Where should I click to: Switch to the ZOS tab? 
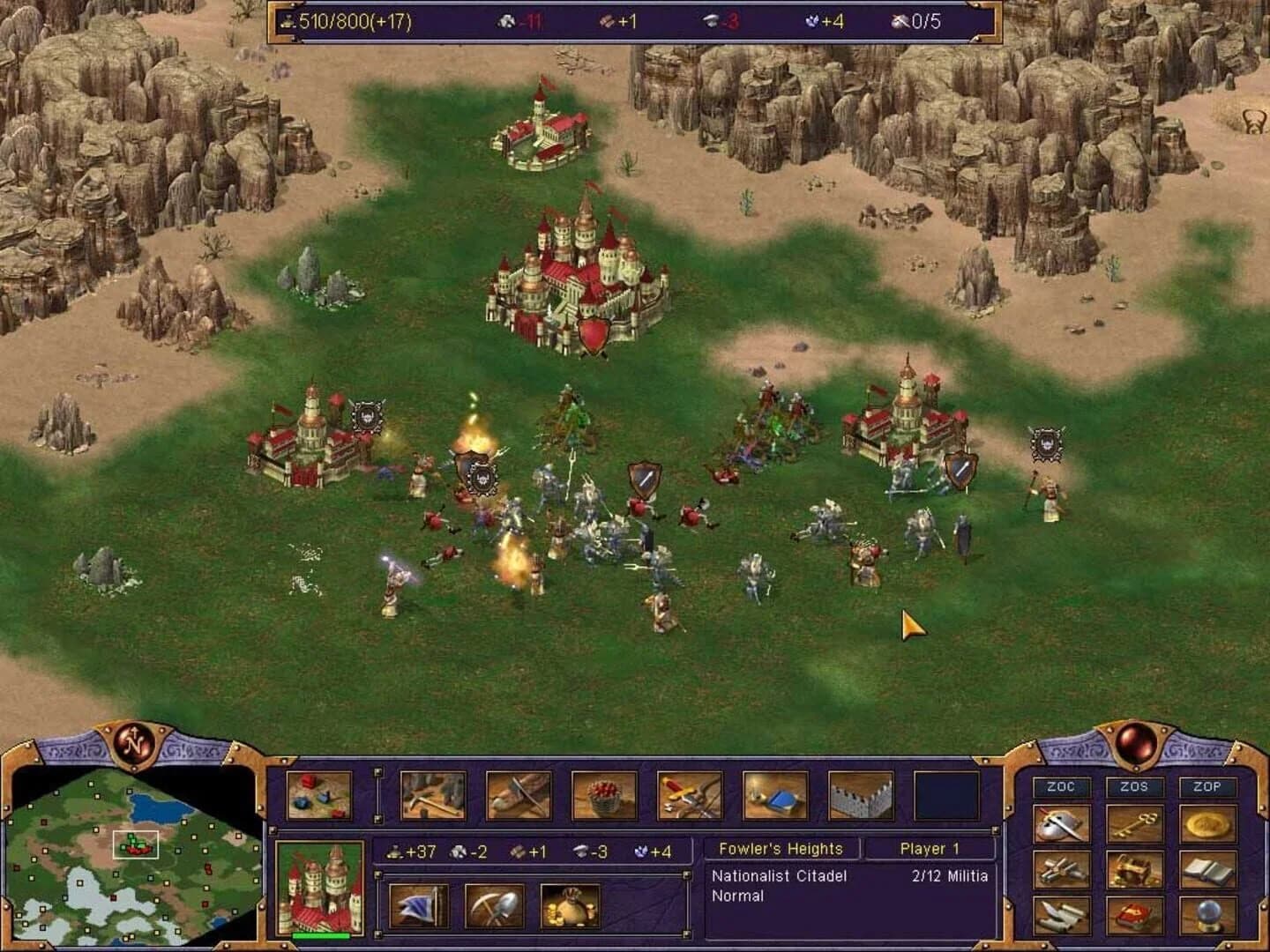click(x=1135, y=786)
